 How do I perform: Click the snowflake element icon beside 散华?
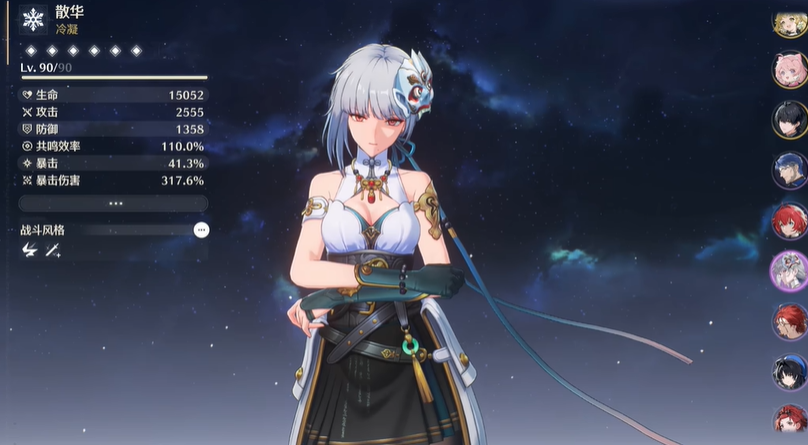[35, 19]
